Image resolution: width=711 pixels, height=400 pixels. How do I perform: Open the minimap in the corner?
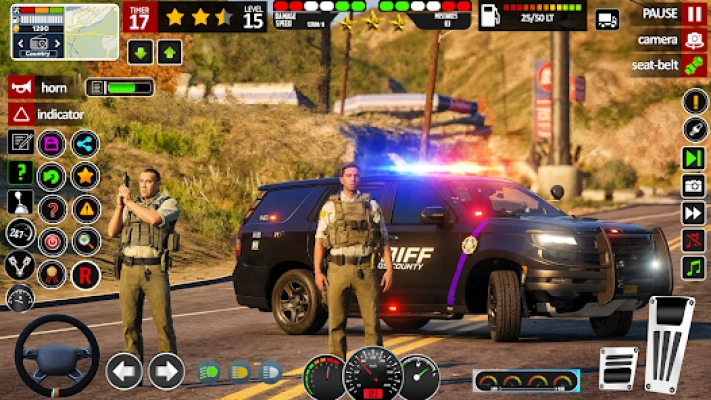[66, 31]
